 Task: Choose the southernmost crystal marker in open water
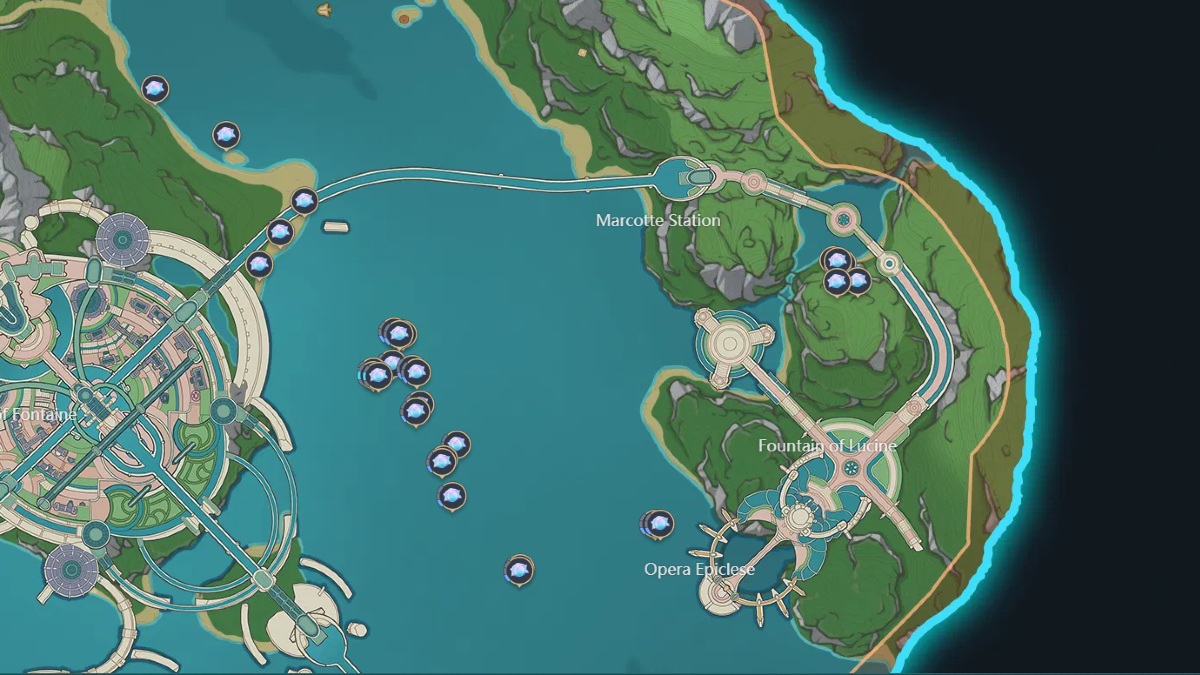518,570
